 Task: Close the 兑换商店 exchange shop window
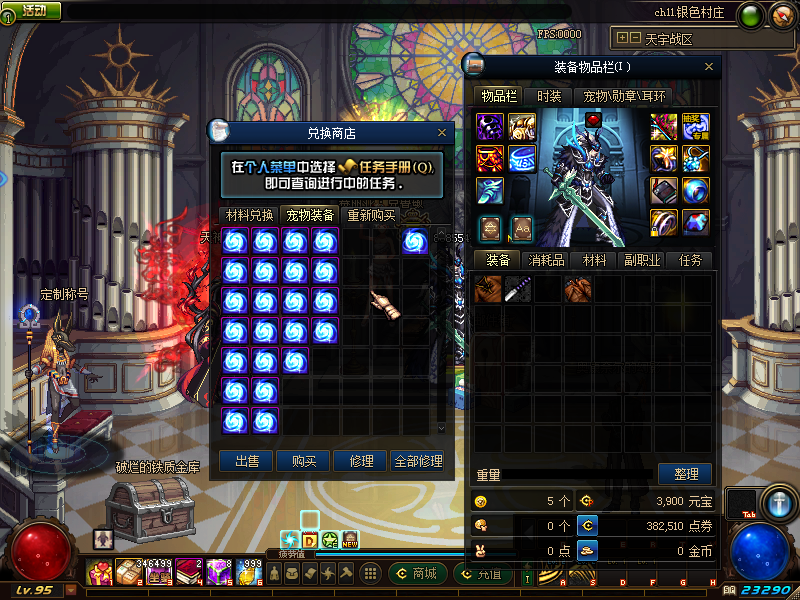point(442,132)
